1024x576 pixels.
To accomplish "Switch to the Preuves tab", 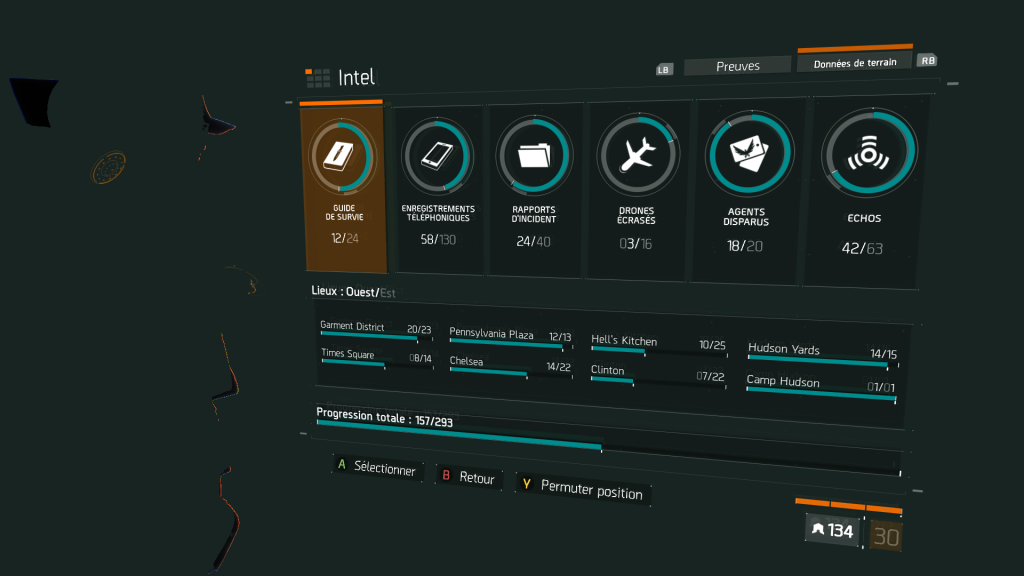I will pos(738,66).
